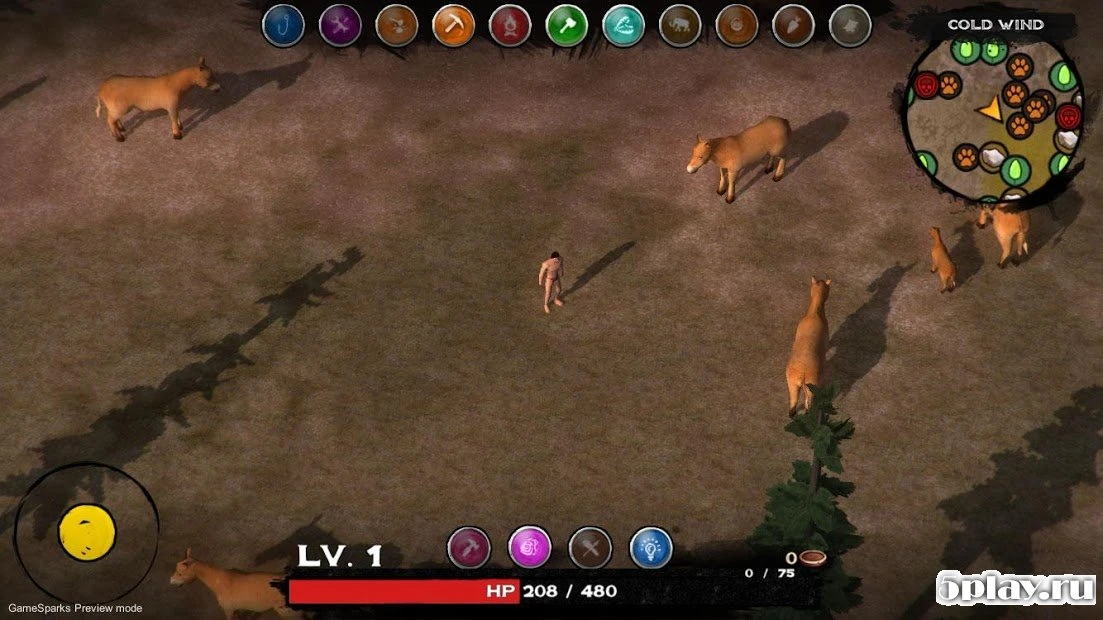This screenshot has height=620, width=1103.
Task: Select the brown mammoth icon
Action: (680, 25)
